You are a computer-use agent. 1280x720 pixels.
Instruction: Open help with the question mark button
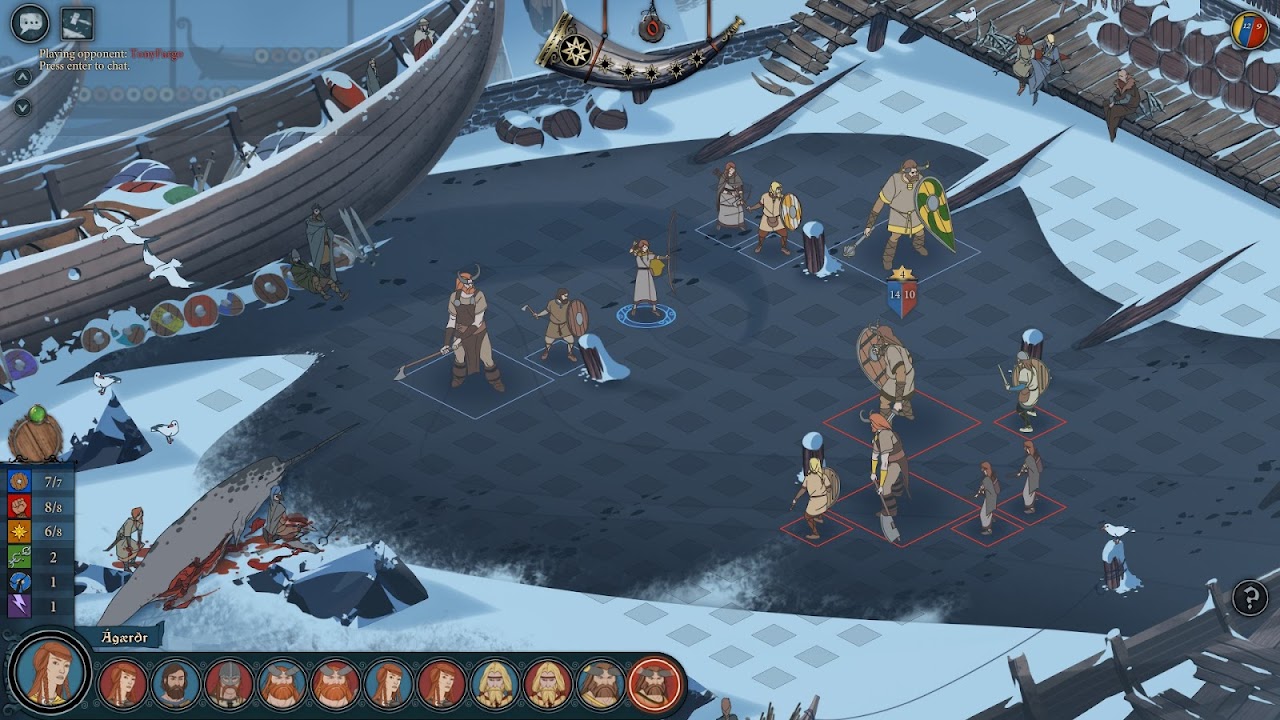pos(1250,598)
